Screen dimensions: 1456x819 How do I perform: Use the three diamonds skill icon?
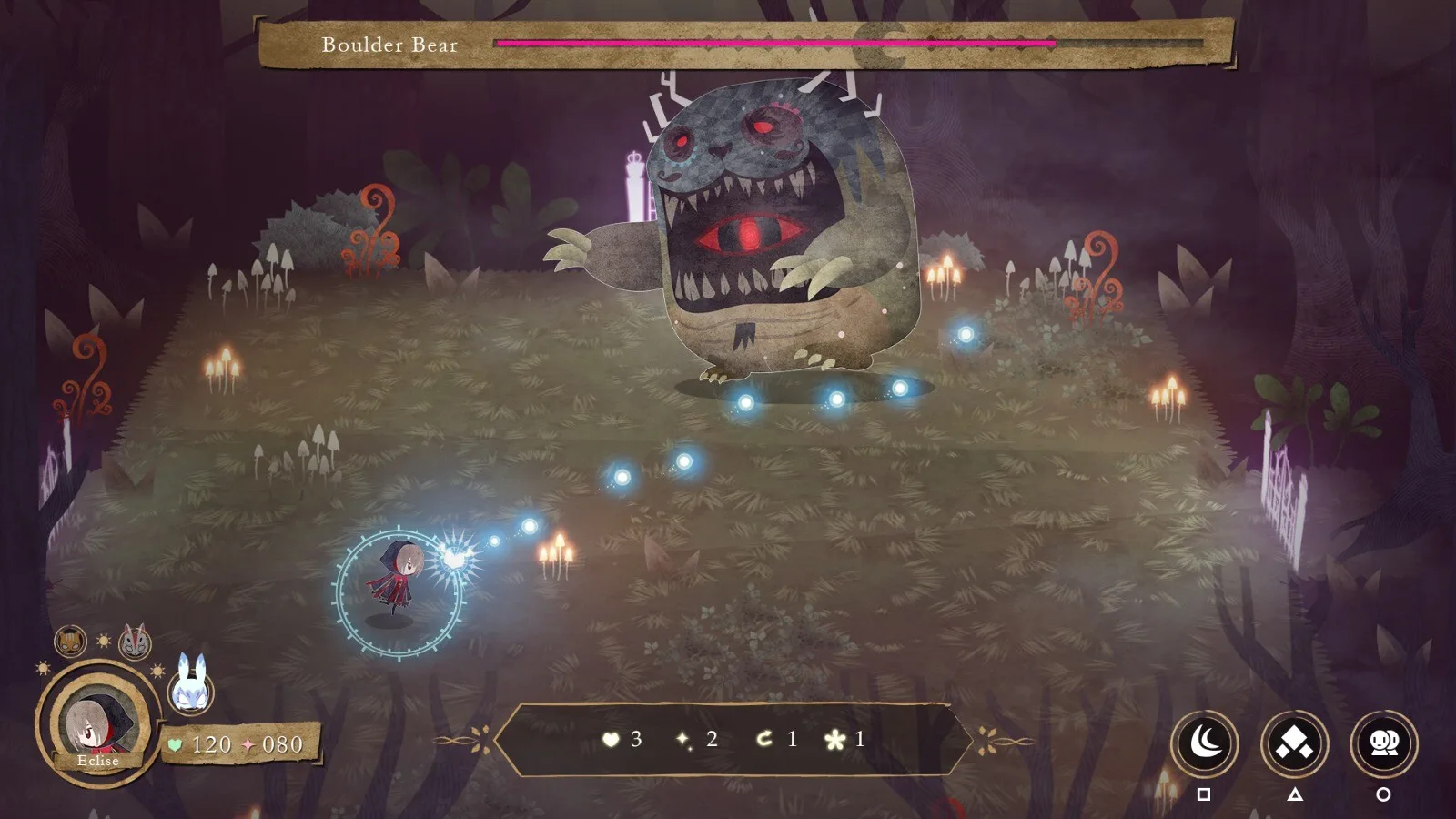tap(1294, 743)
